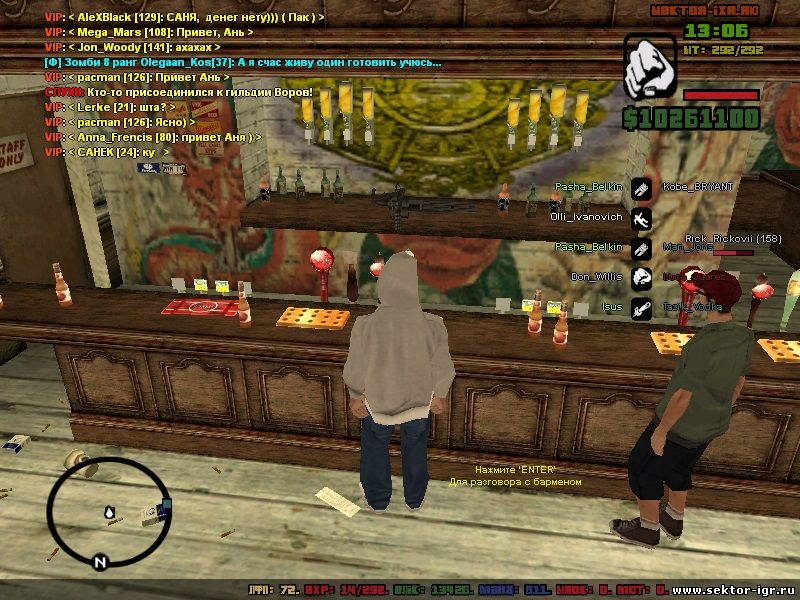This screenshot has width=800, height=600.
Task: Select the falling-death icon beside Olli_Ivanovich
Action: (641, 217)
